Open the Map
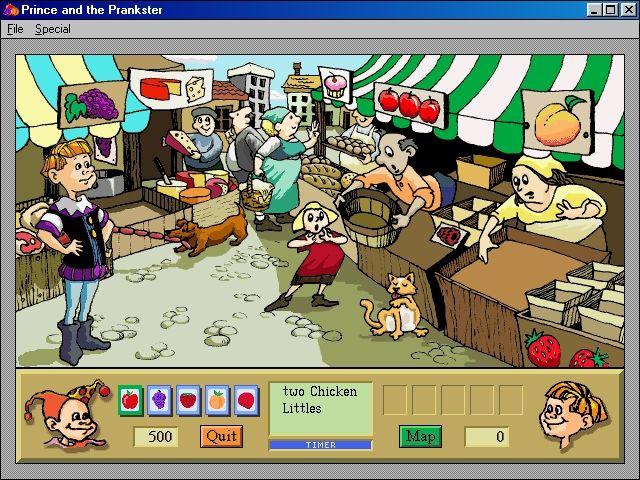Viewport: 640px width, 480px height. pyautogui.click(x=420, y=436)
